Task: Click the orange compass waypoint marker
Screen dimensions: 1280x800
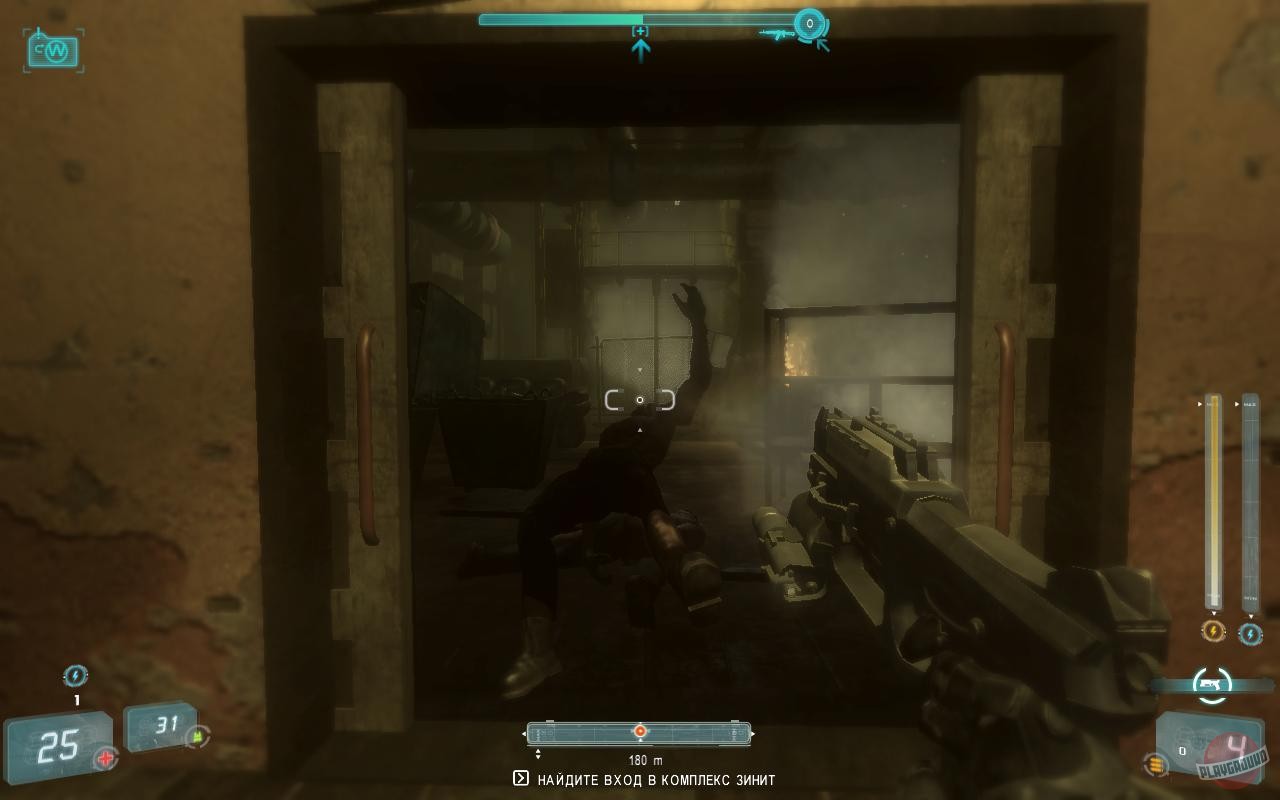Action: coord(639,730)
